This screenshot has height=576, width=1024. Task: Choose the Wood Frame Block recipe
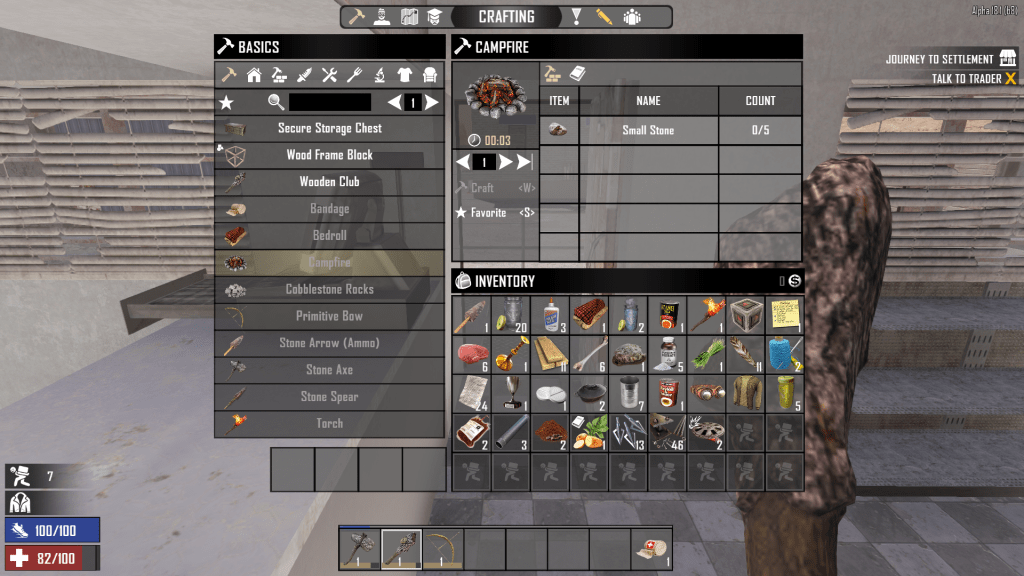click(x=330, y=155)
